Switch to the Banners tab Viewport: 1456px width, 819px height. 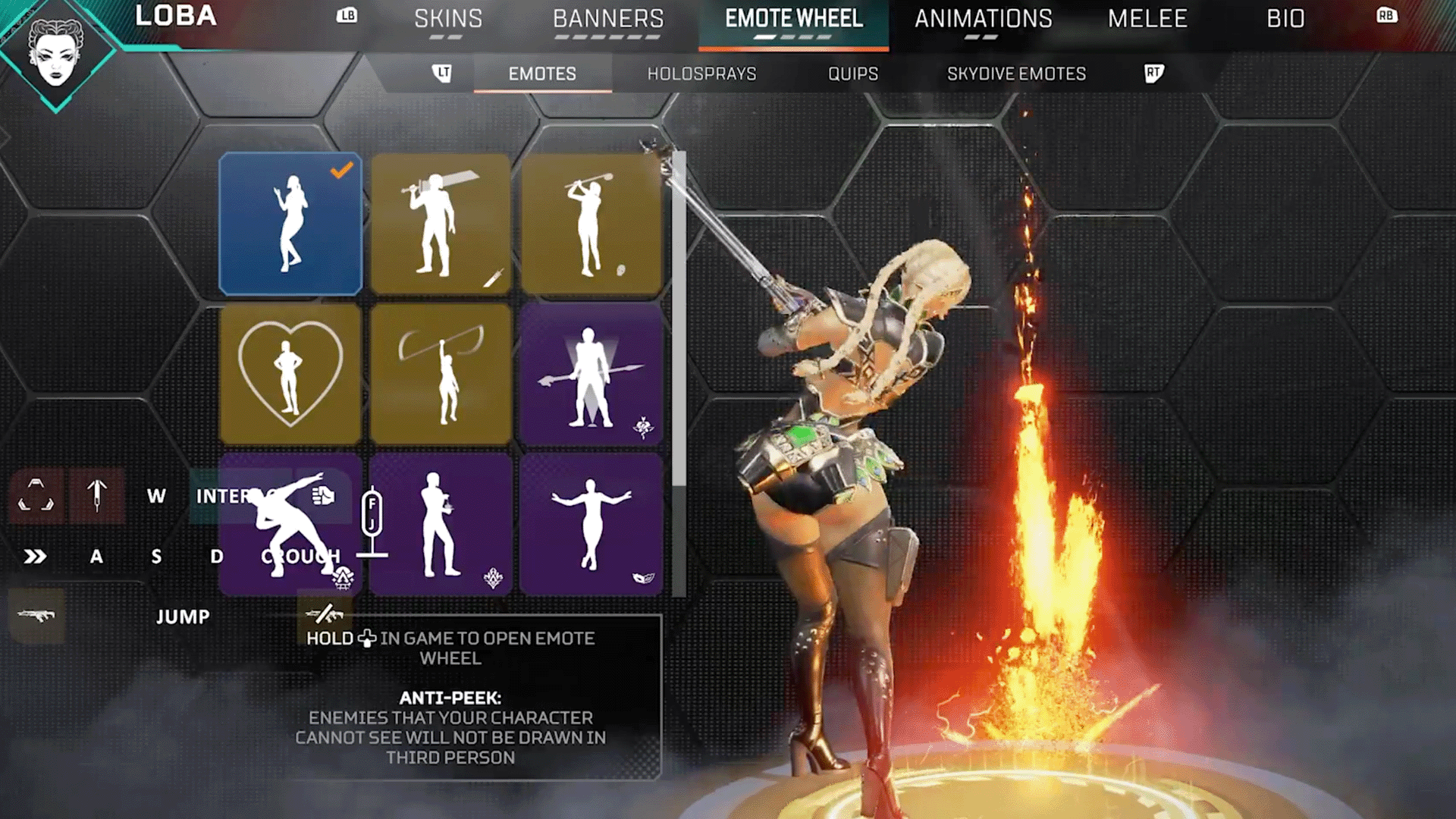pos(608,19)
